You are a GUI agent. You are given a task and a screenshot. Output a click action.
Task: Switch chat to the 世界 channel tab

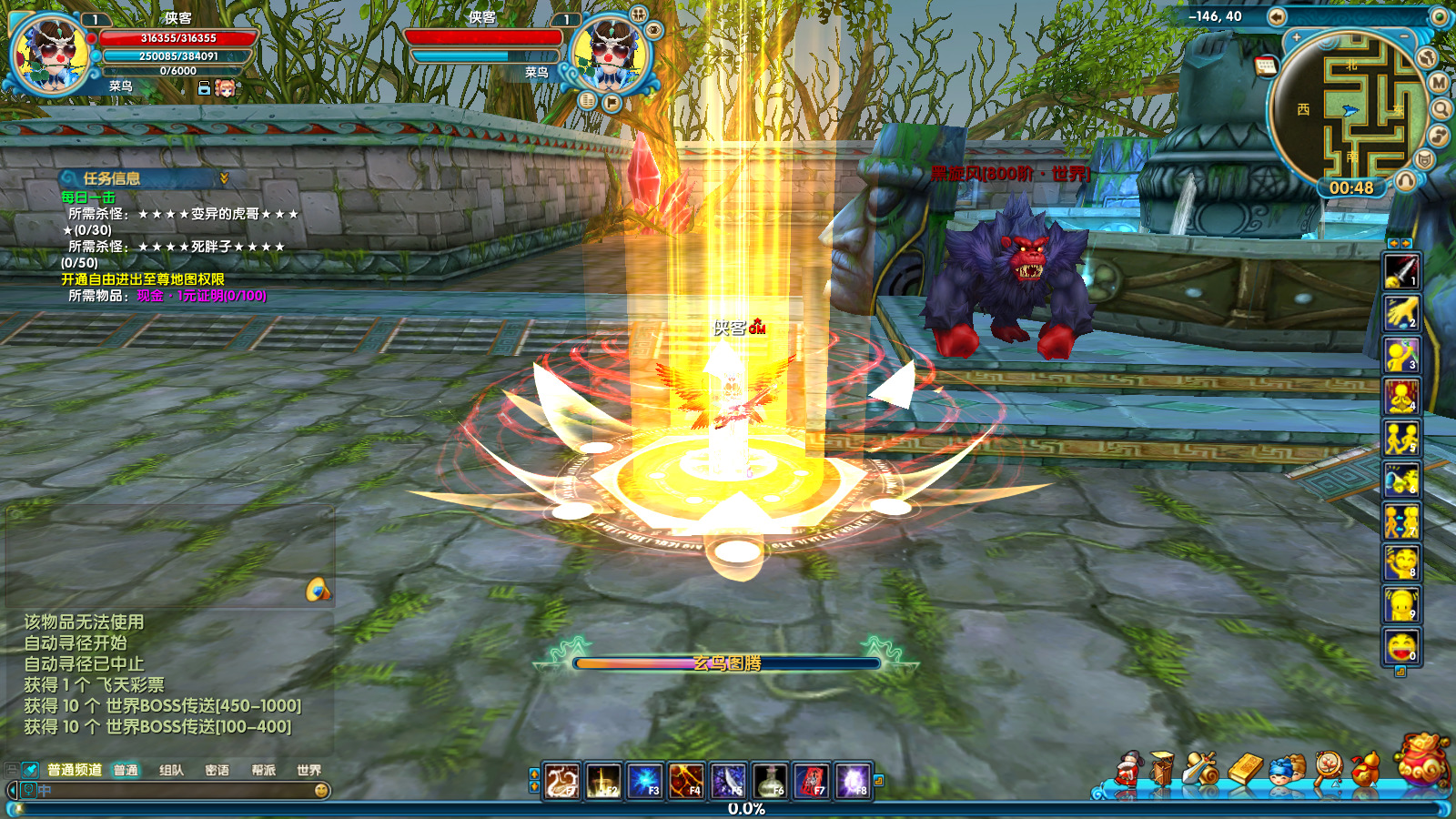click(308, 770)
